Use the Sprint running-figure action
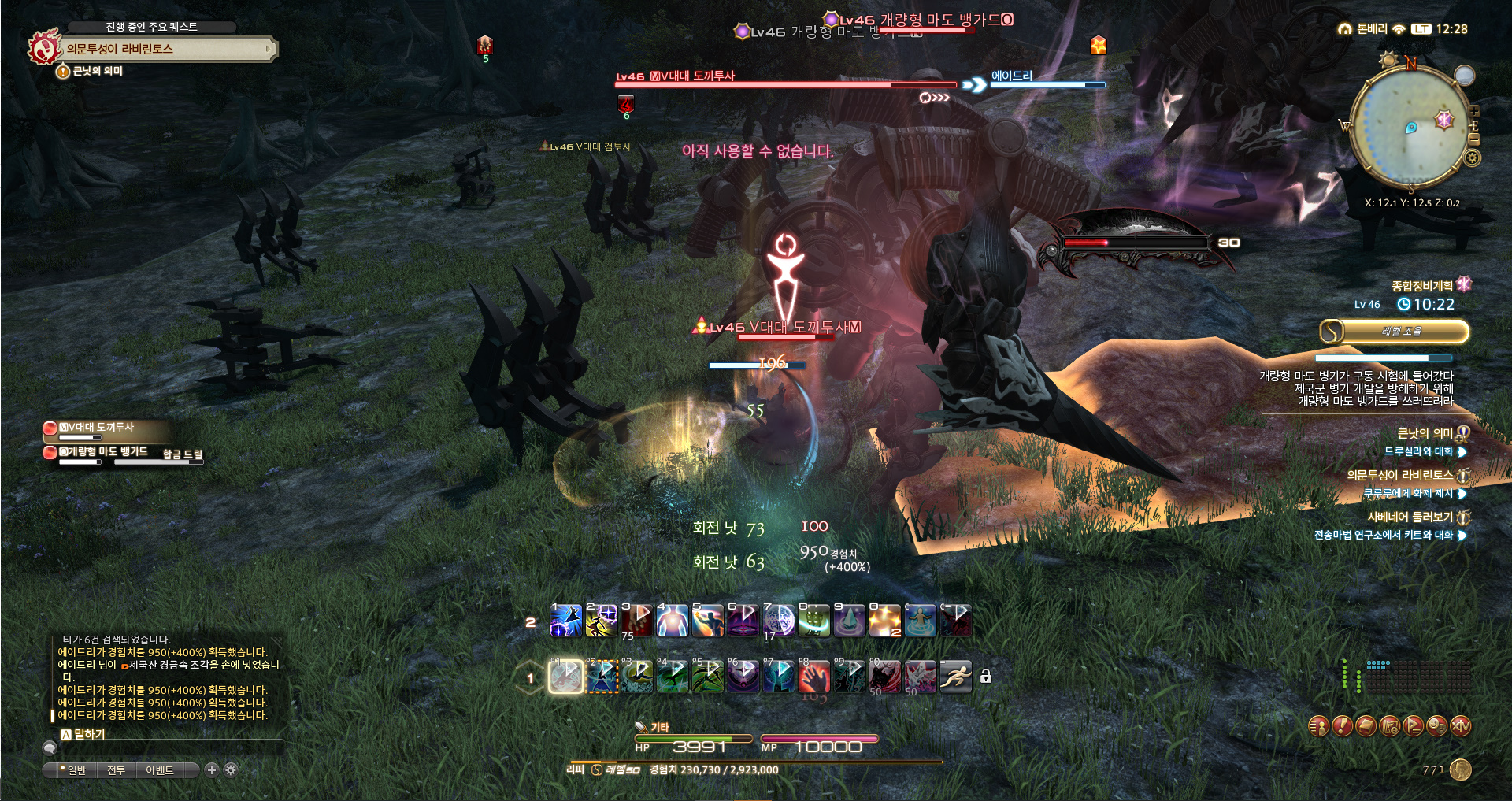The width and height of the screenshot is (1512, 801). (955, 677)
